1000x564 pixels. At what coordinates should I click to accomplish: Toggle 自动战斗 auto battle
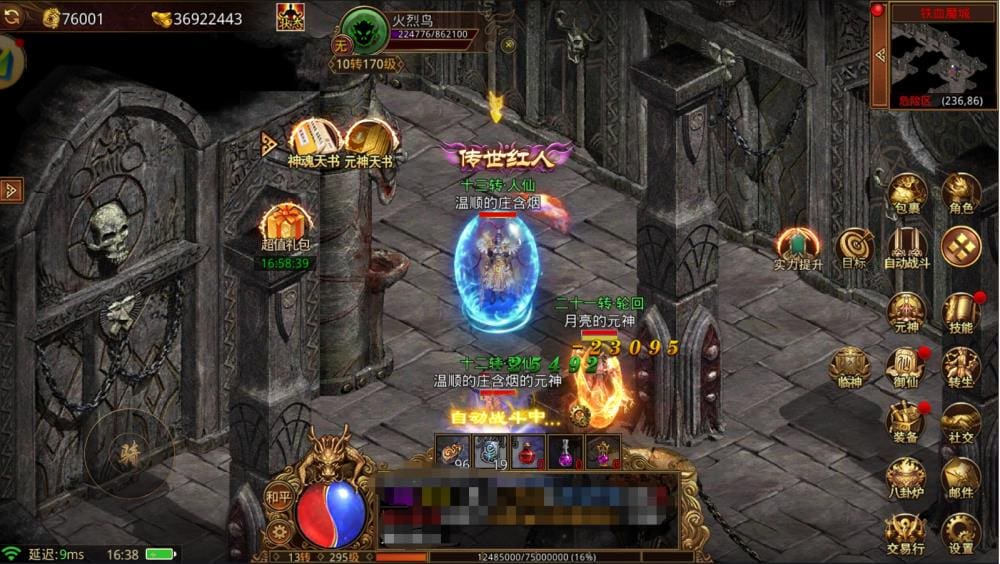(x=907, y=246)
